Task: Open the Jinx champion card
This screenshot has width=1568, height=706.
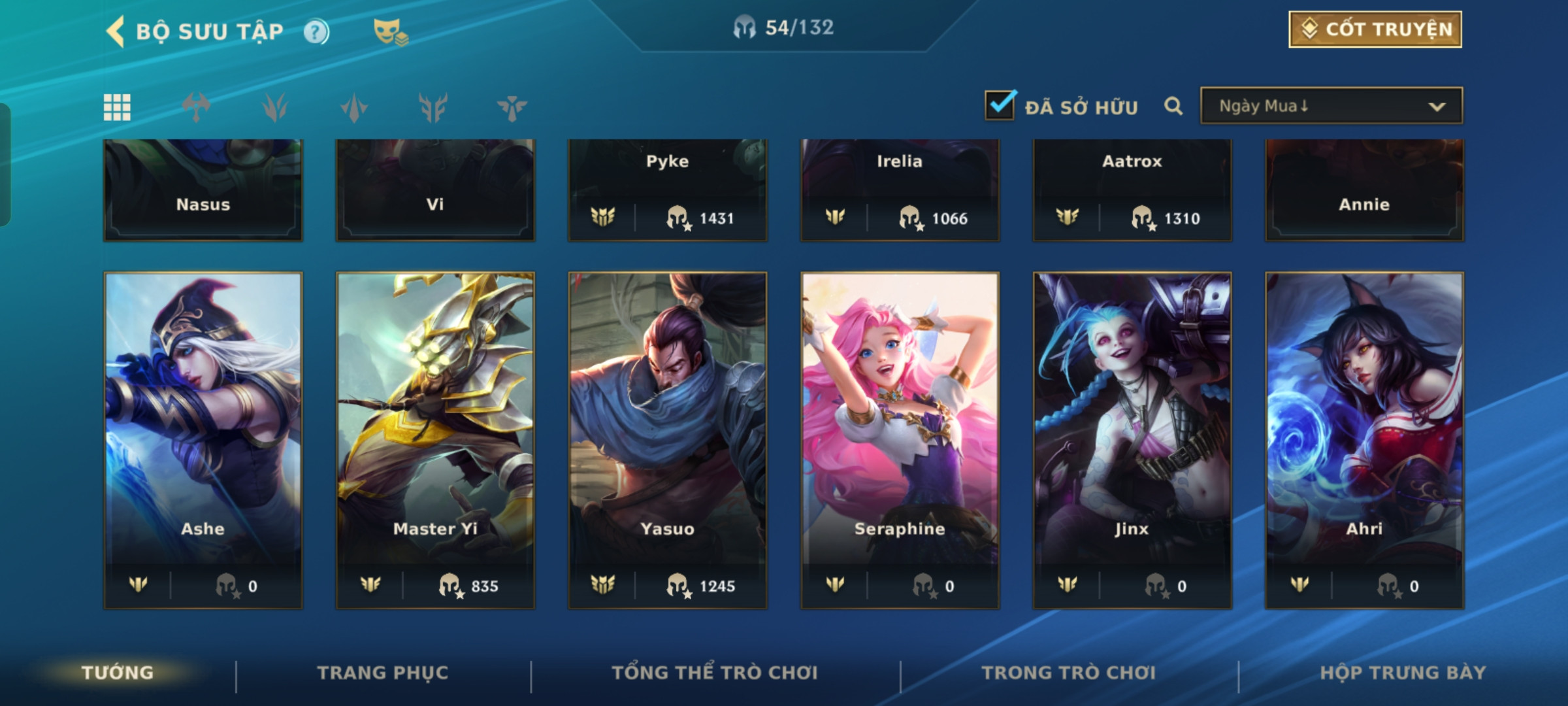Action: 1132,438
